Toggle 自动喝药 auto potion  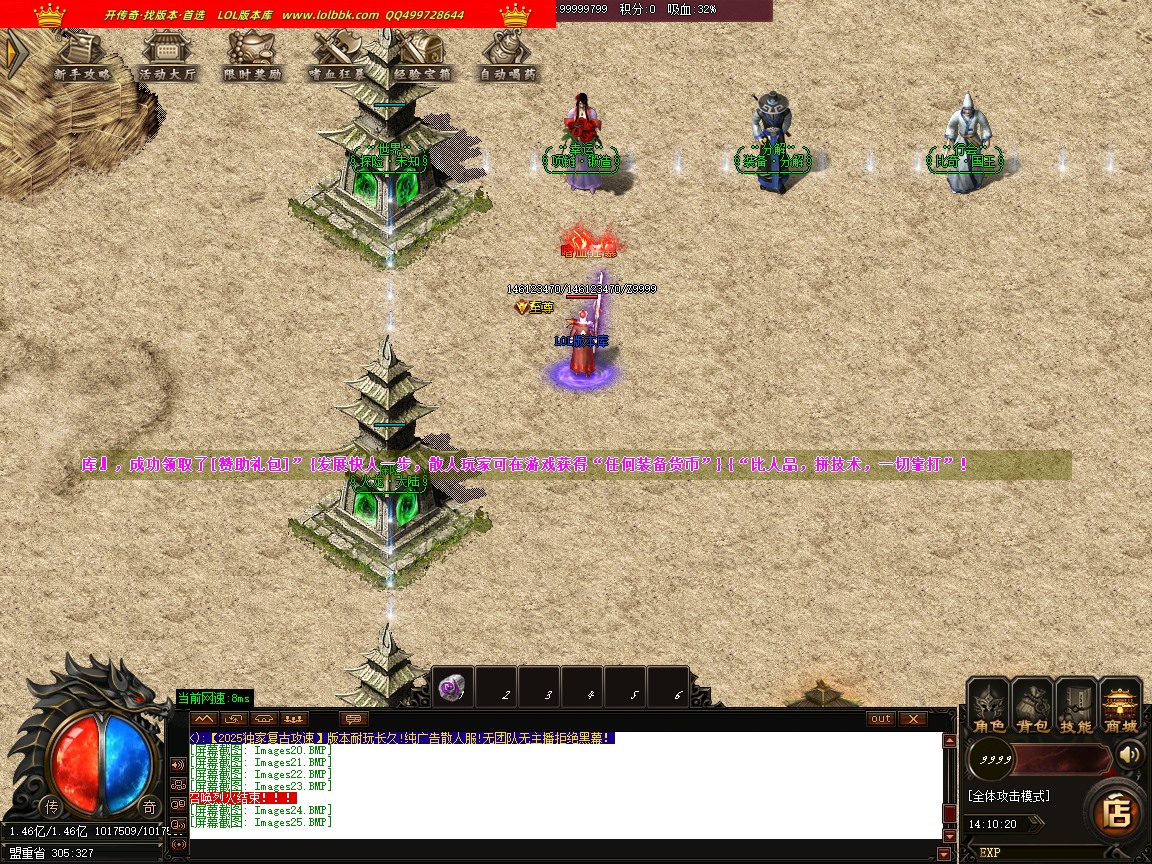point(508,56)
